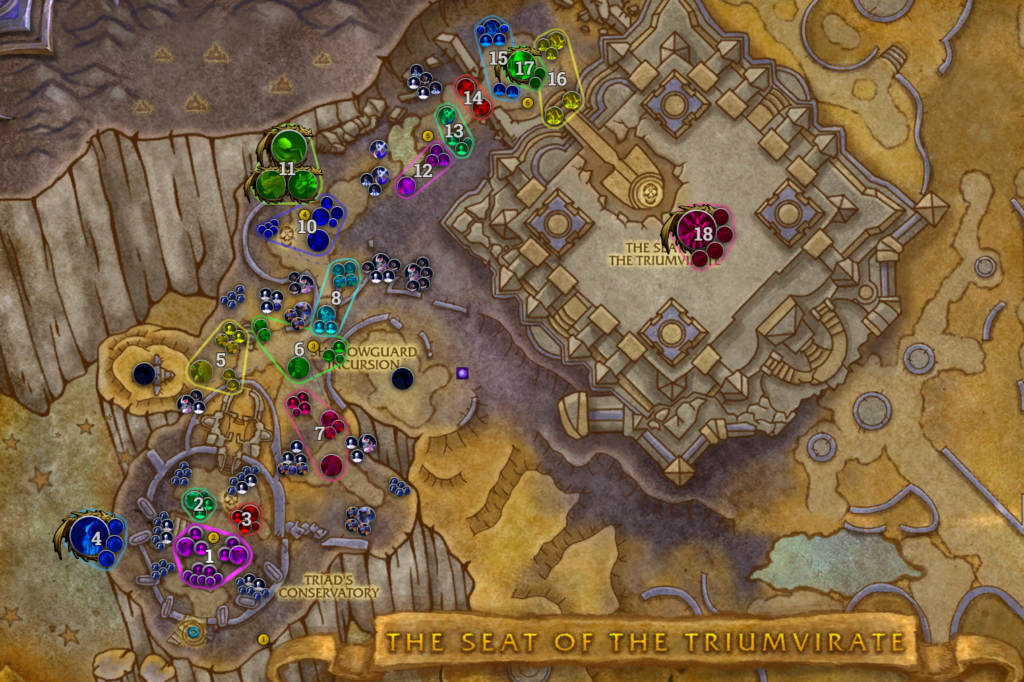The height and width of the screenshot is (682, 1024).
Task: Click the yellow pull 16 group
Action: point(556,77)
